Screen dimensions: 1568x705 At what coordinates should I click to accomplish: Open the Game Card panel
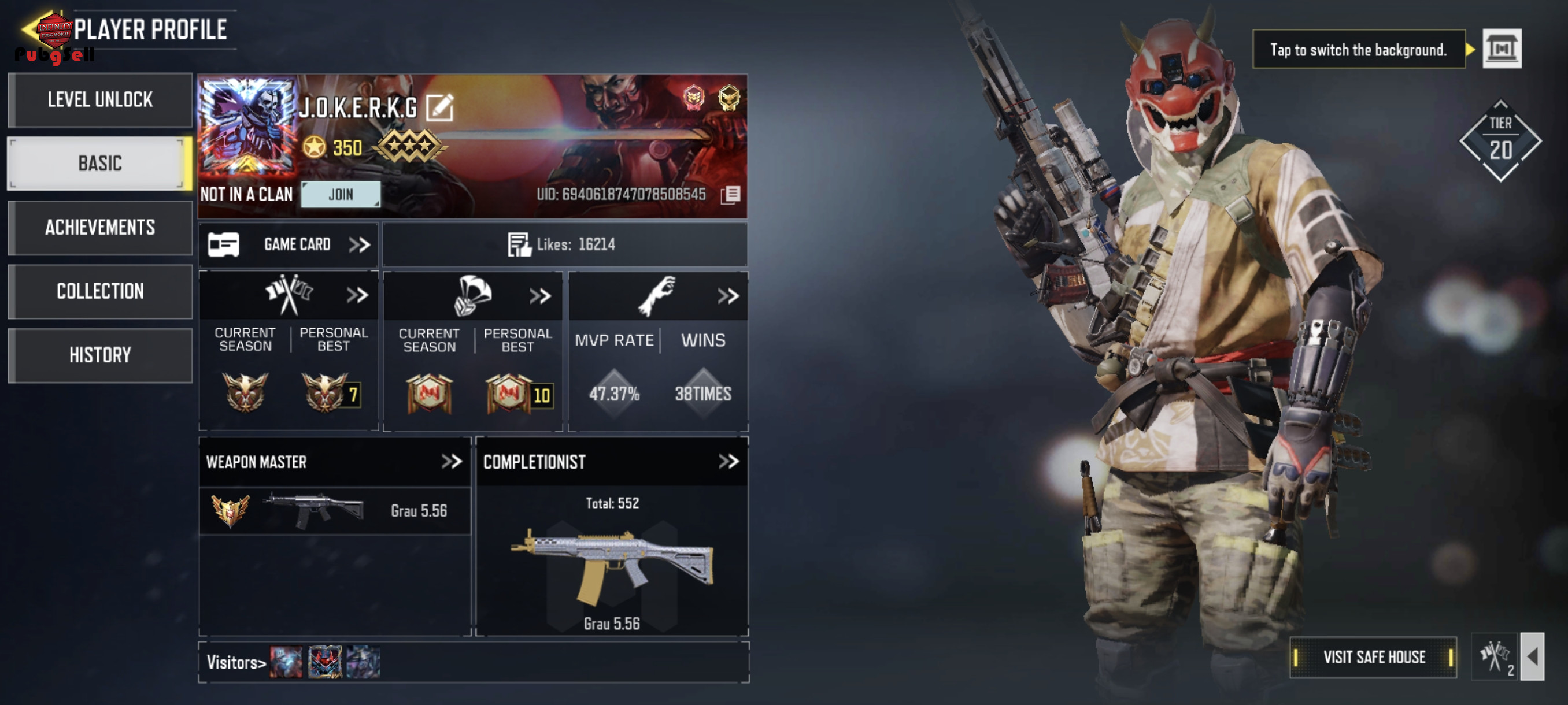point(289,244)
